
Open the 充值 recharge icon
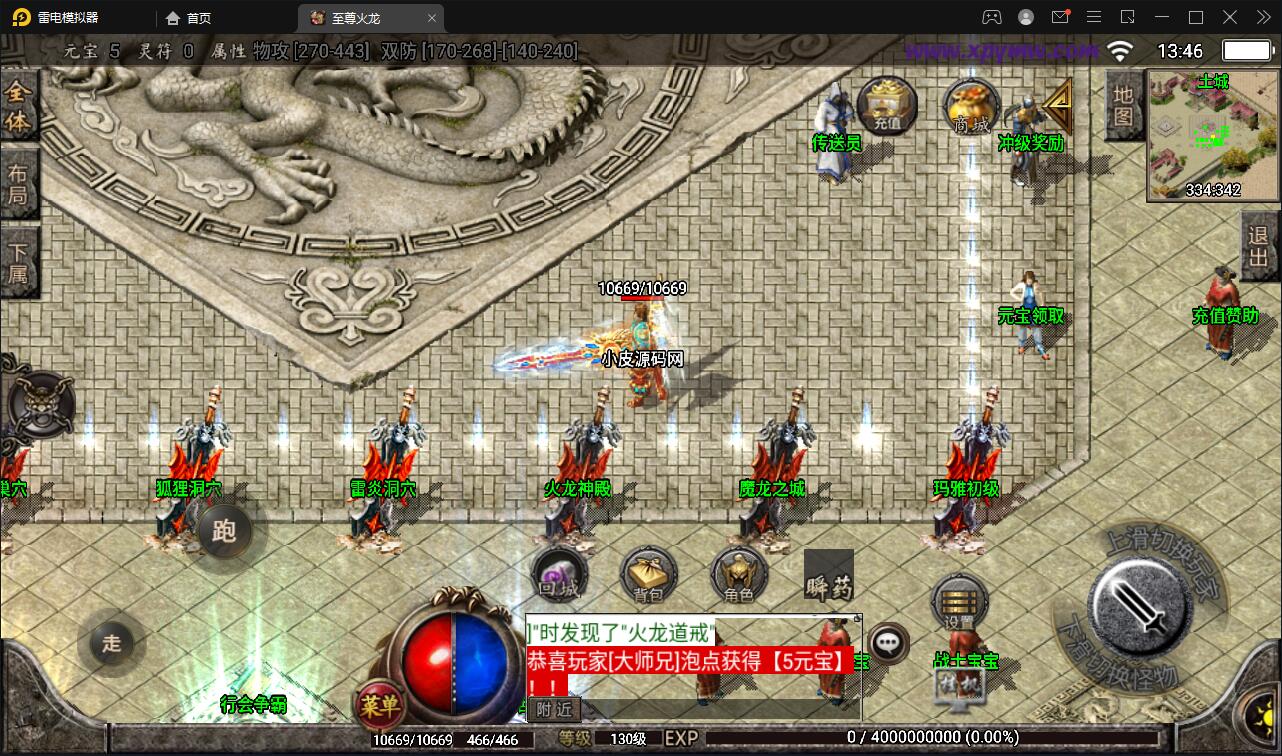click(886, 105)
